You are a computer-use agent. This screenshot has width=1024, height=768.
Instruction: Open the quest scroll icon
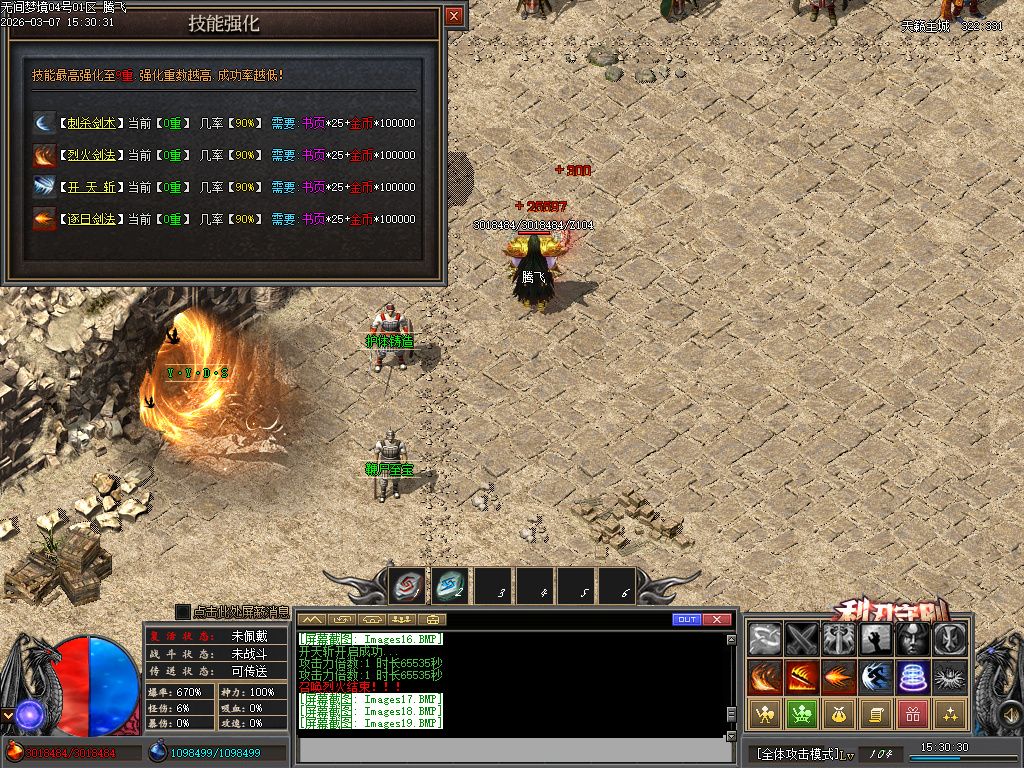click(x=875, y=714)
